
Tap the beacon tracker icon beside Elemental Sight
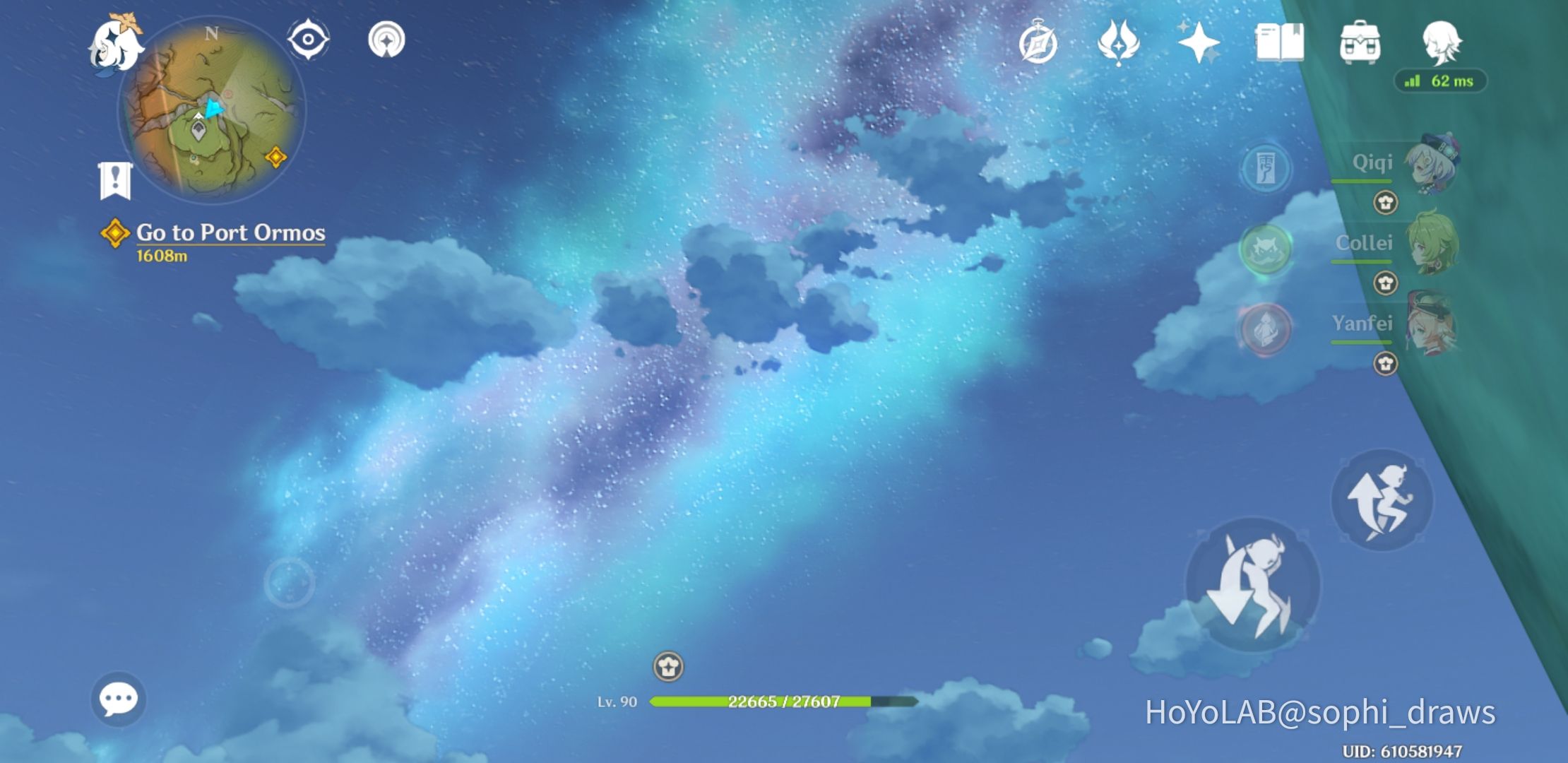click(x=387, y=40)
